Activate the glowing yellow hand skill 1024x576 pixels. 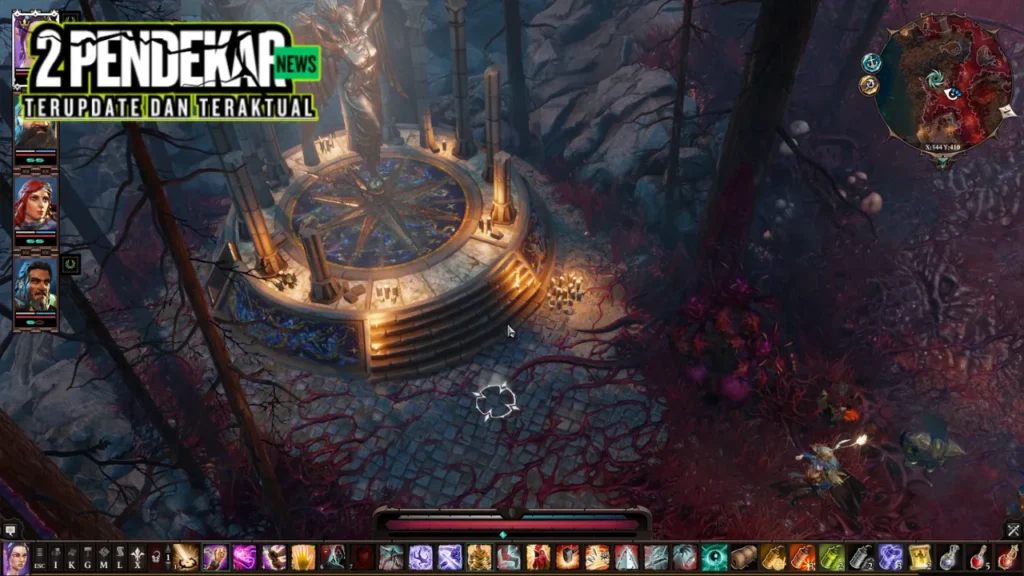[303, 557]
